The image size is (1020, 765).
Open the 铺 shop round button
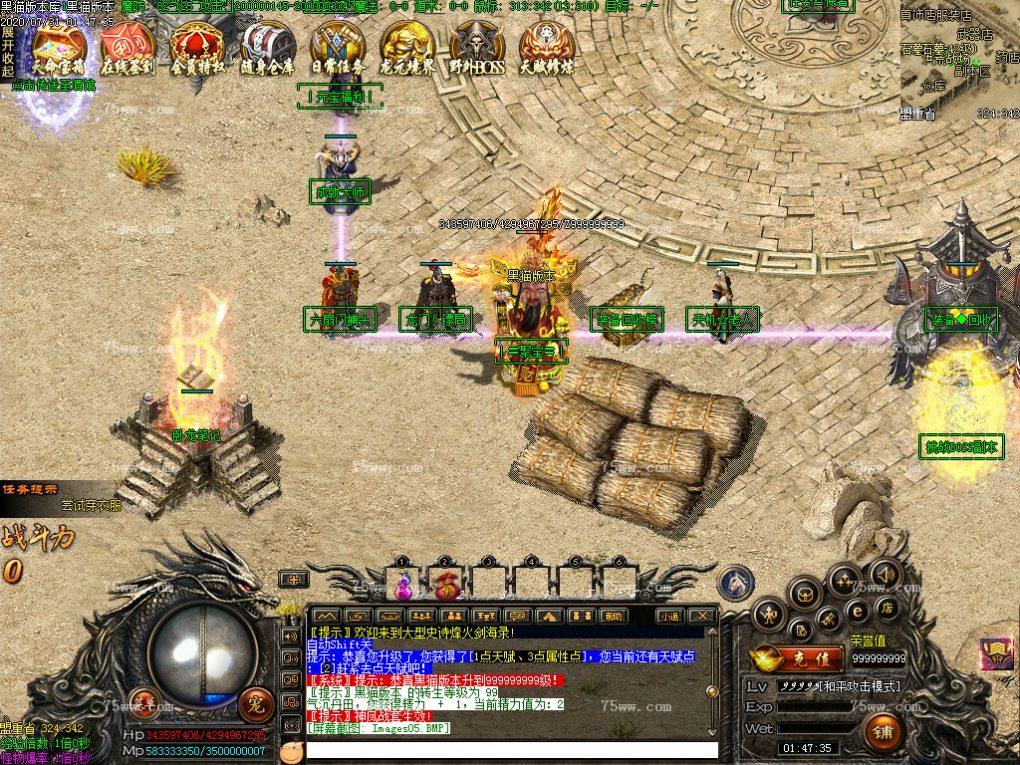coord(884,731)
